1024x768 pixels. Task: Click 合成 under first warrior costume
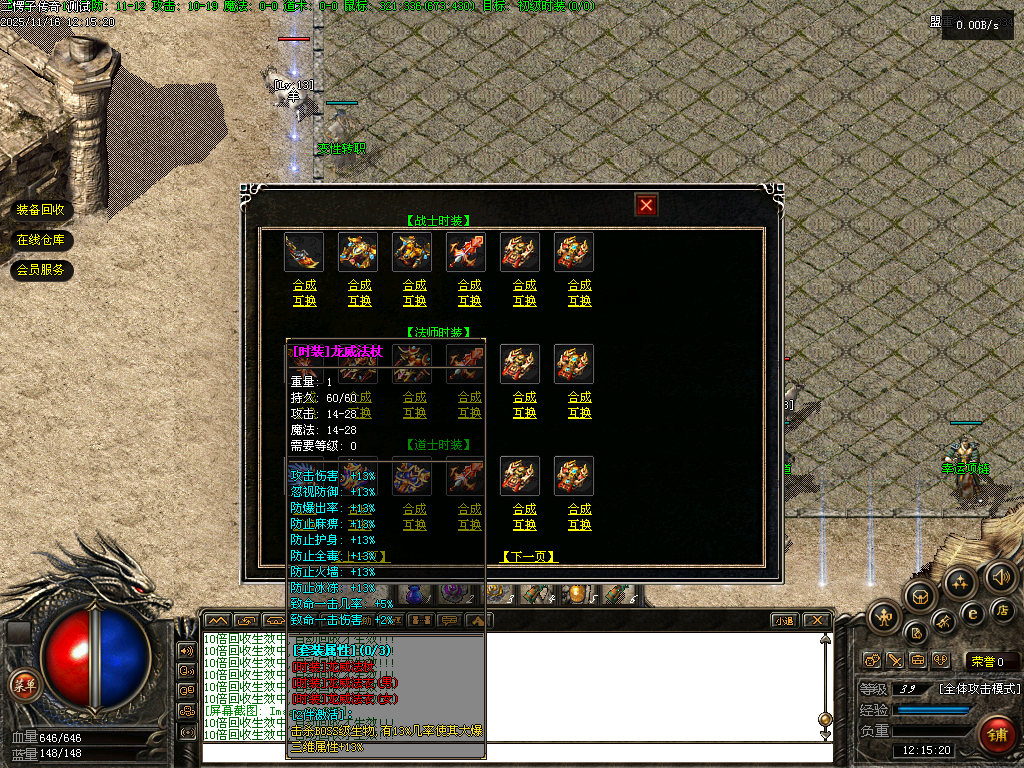(304, 285)
